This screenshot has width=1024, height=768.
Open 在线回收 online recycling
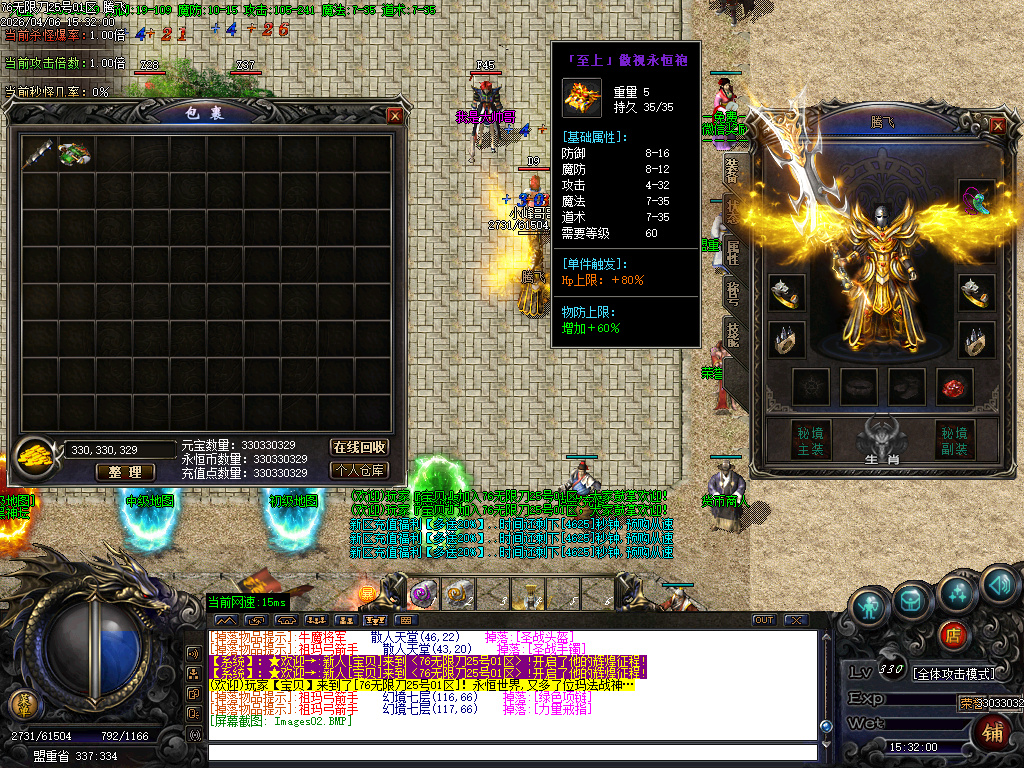359,447
